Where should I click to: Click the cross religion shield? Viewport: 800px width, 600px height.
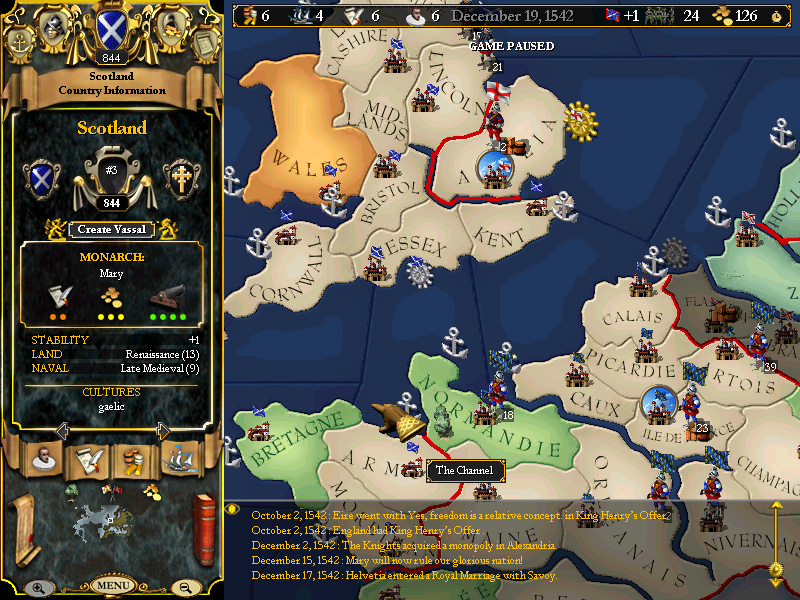(x=181, y=178)
